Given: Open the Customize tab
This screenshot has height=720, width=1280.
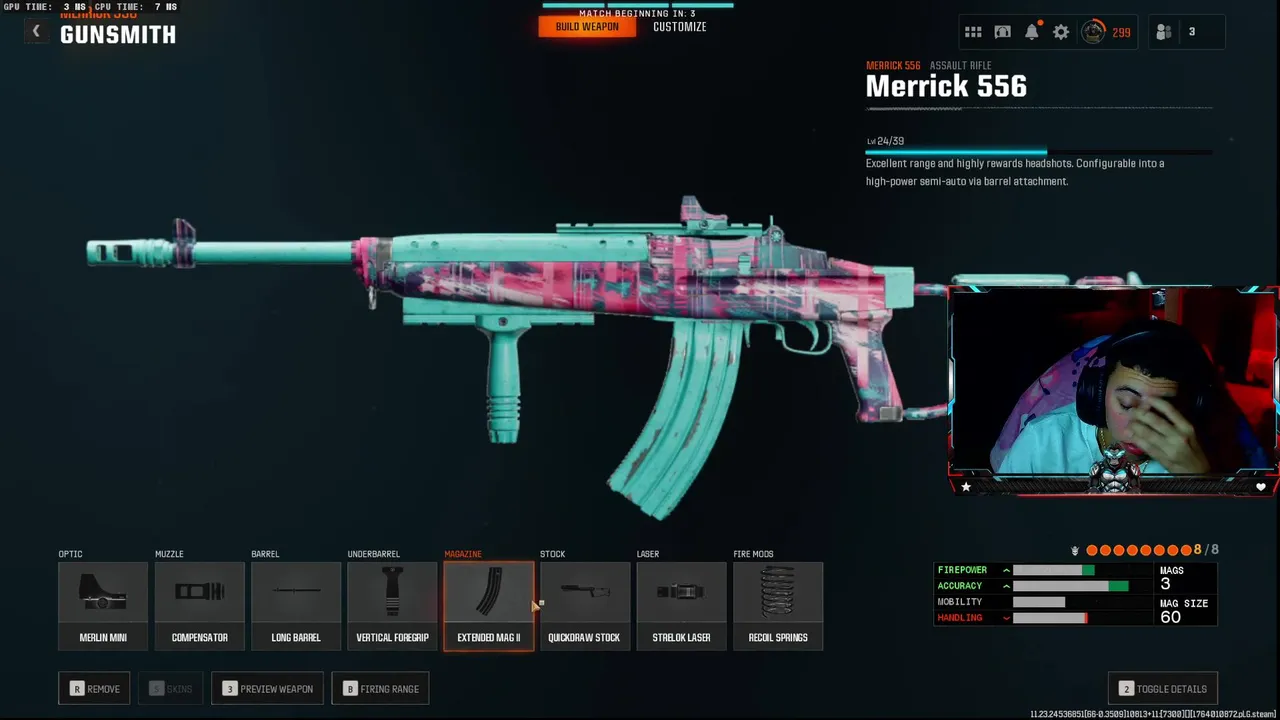Looking at the screenshot, I should [x=679, y=27].
